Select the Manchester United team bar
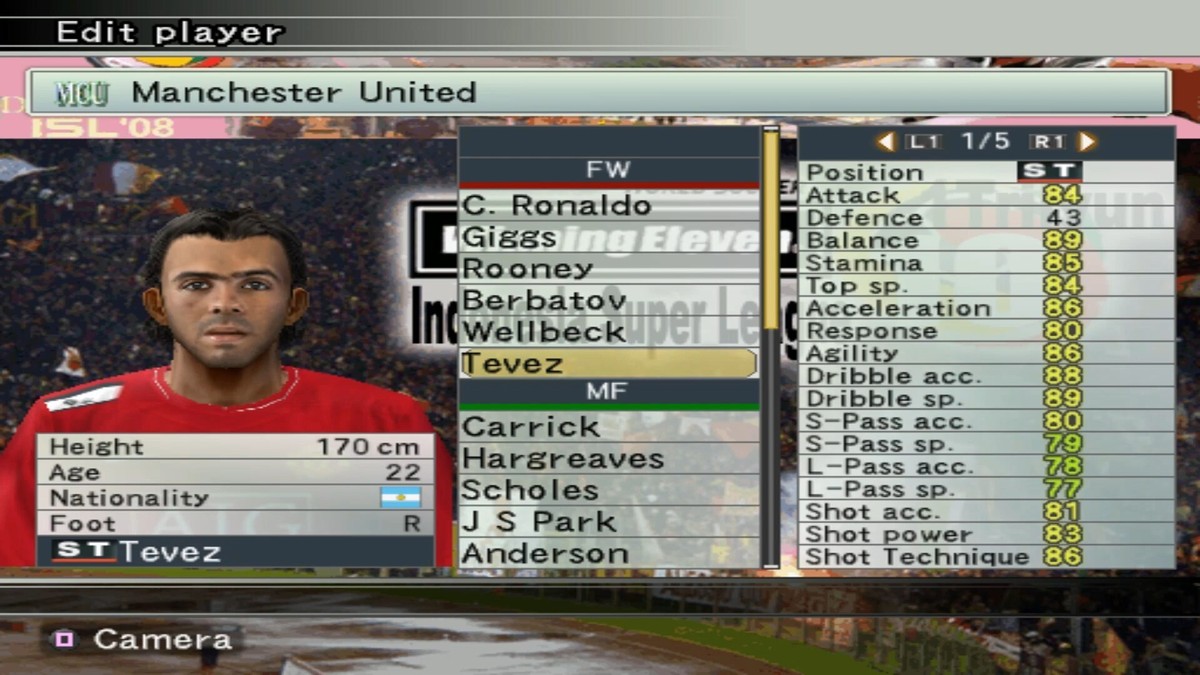Image resolution: width=1200 pixels, height=675 pixels. pos(598,93)
